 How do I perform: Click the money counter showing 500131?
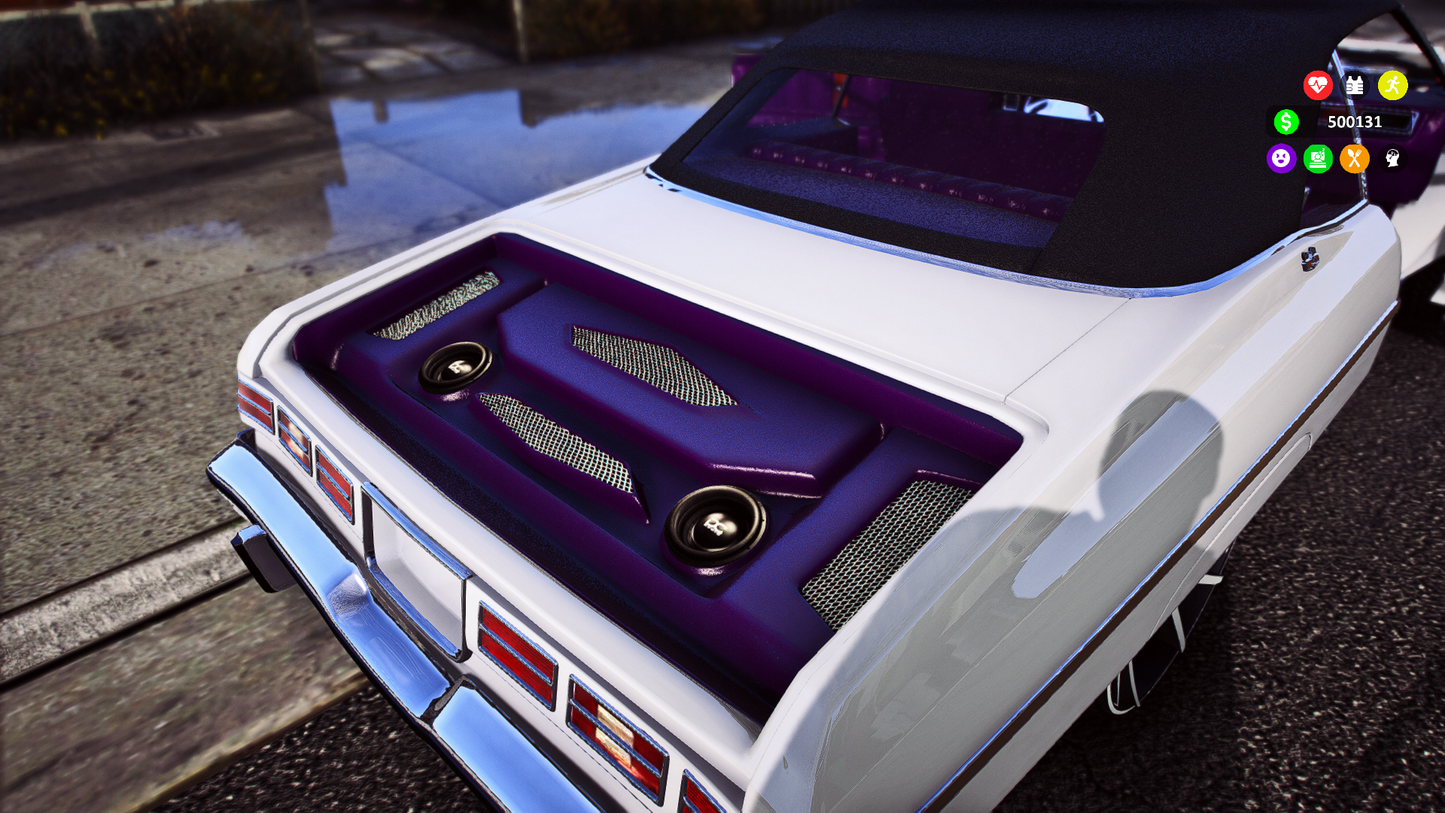pos(1354,122)
